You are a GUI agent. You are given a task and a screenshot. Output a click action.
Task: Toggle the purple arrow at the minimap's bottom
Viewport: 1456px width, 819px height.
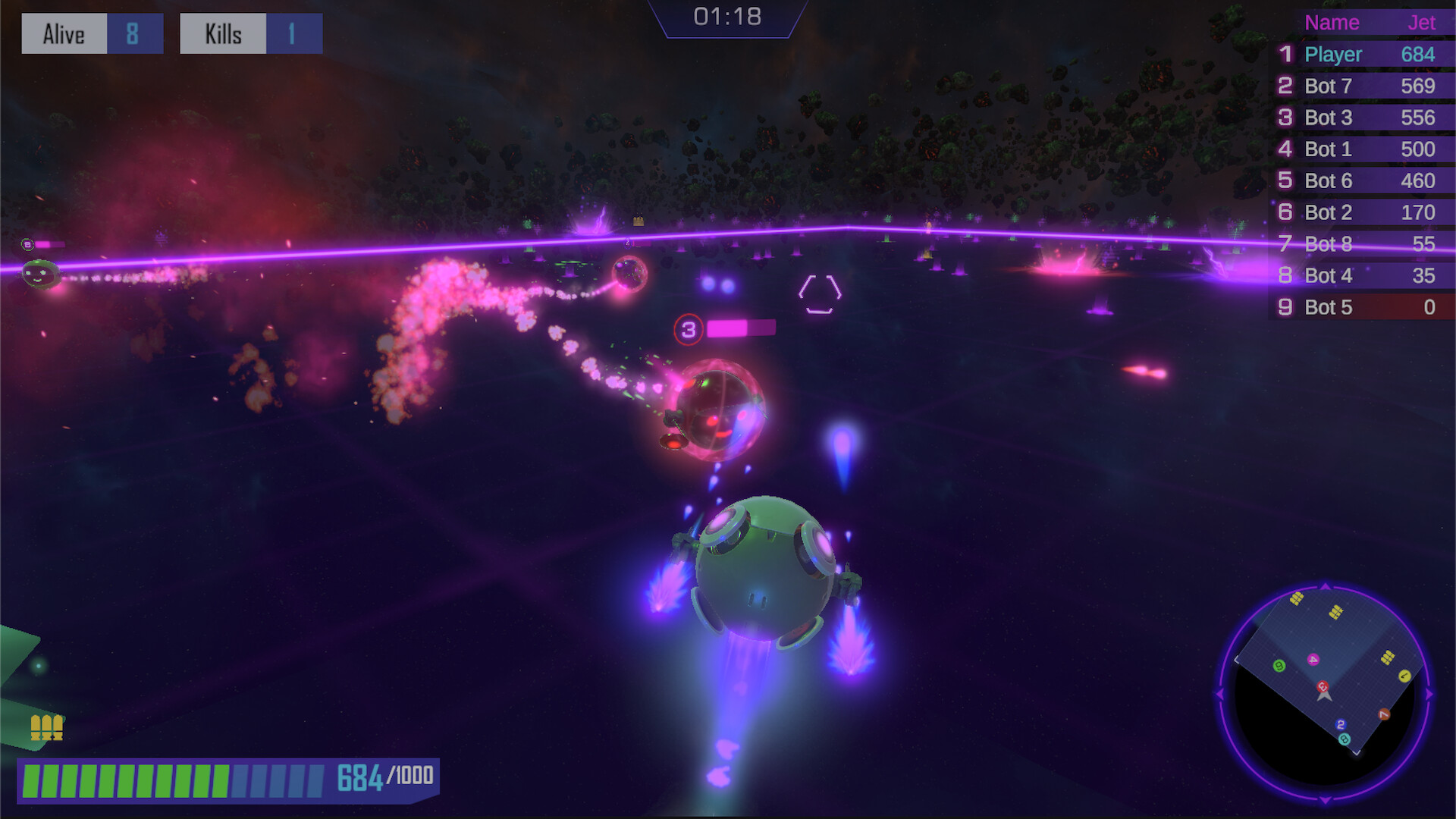[x=1325, y=799]
